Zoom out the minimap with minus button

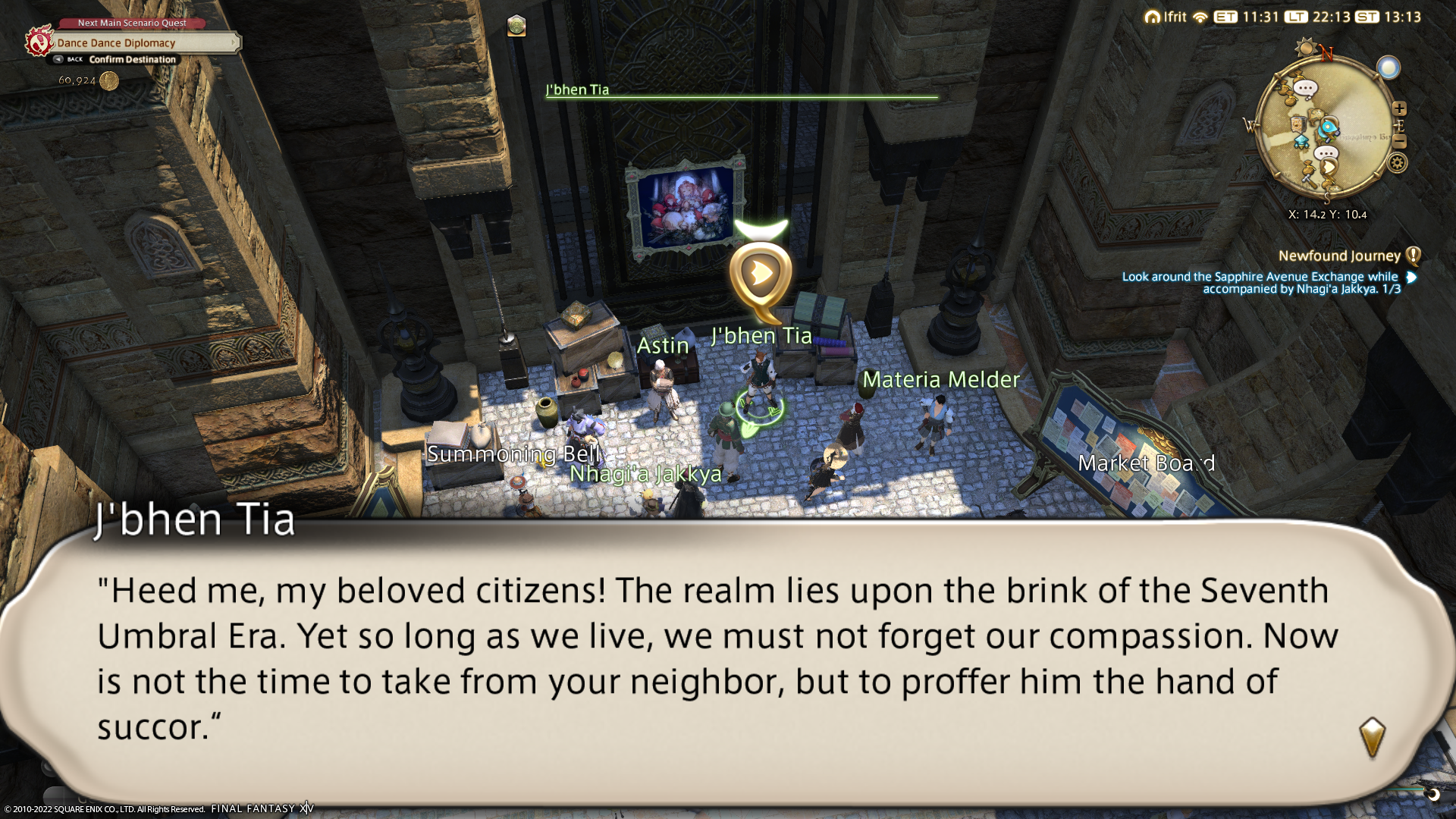point(1400,142)
